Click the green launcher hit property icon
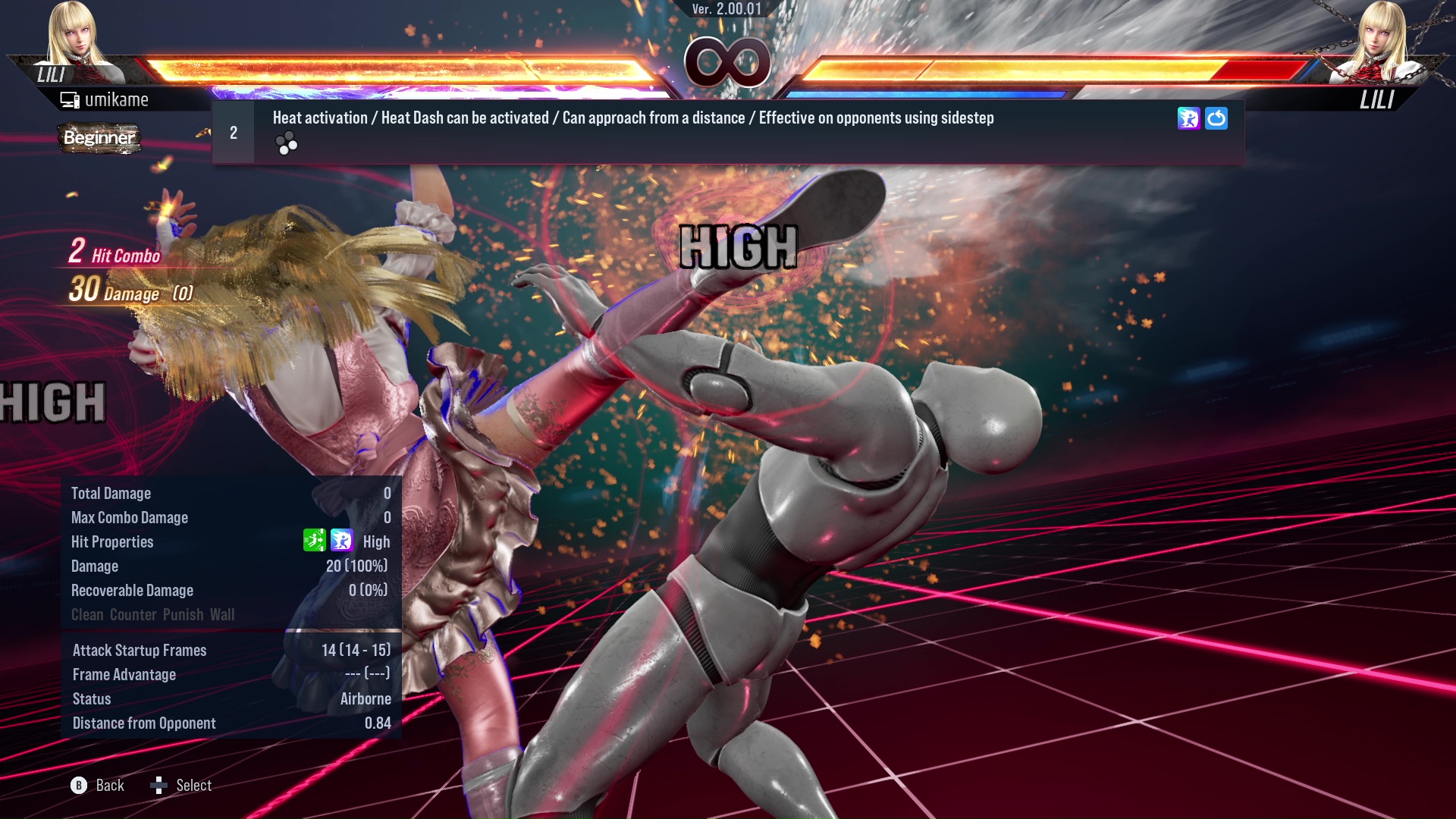 (x=315, y=541)
